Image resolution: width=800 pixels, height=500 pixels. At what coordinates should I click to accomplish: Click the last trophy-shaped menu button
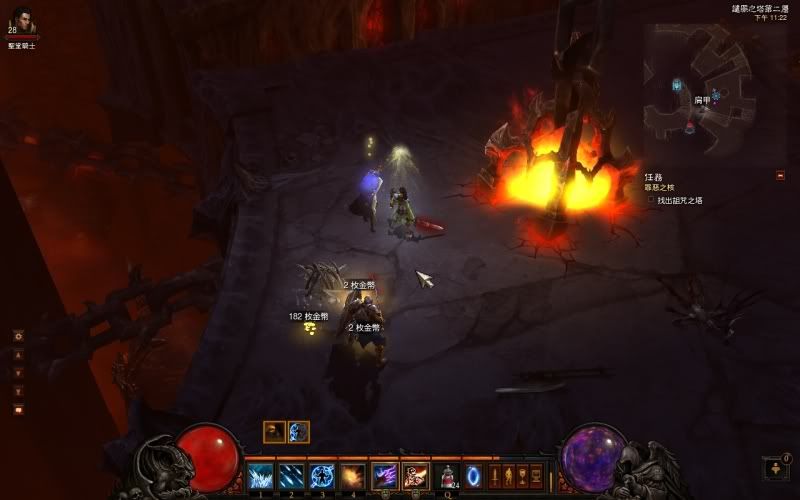[536, 476]
